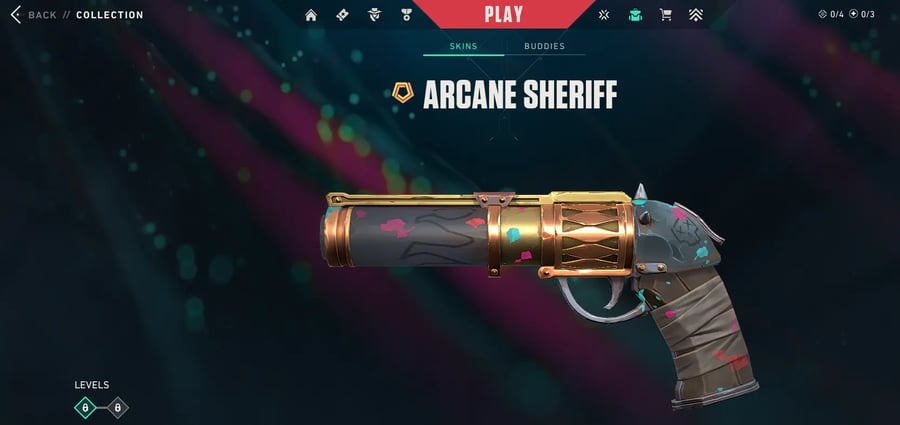Switch to the Buddies tab
900x425 pixels.
tap(544, 46)
